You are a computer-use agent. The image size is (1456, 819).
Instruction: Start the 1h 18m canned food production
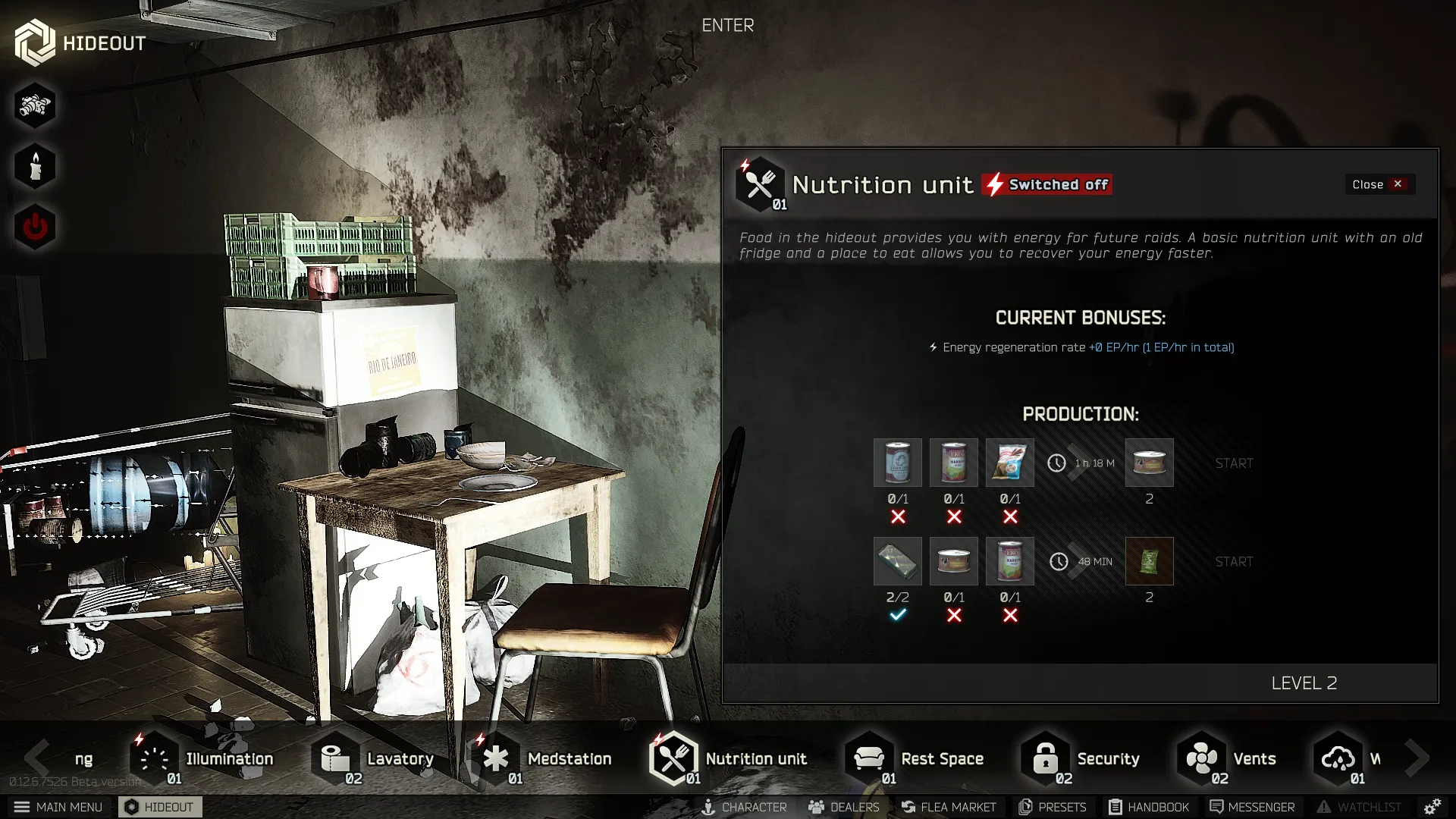pyautogui.click(x=1233, y=463)
